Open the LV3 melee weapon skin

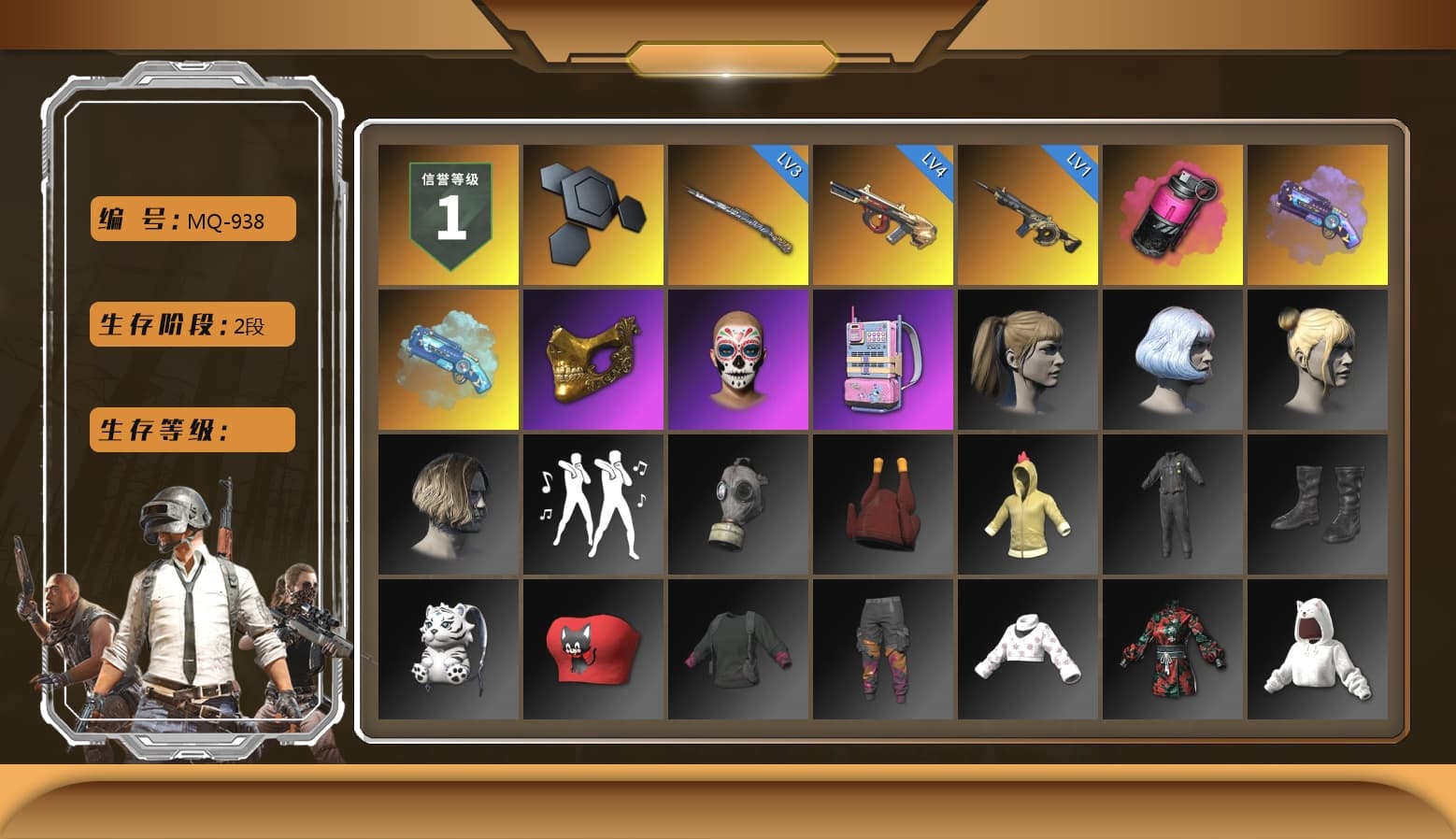(x=737, y=215)
